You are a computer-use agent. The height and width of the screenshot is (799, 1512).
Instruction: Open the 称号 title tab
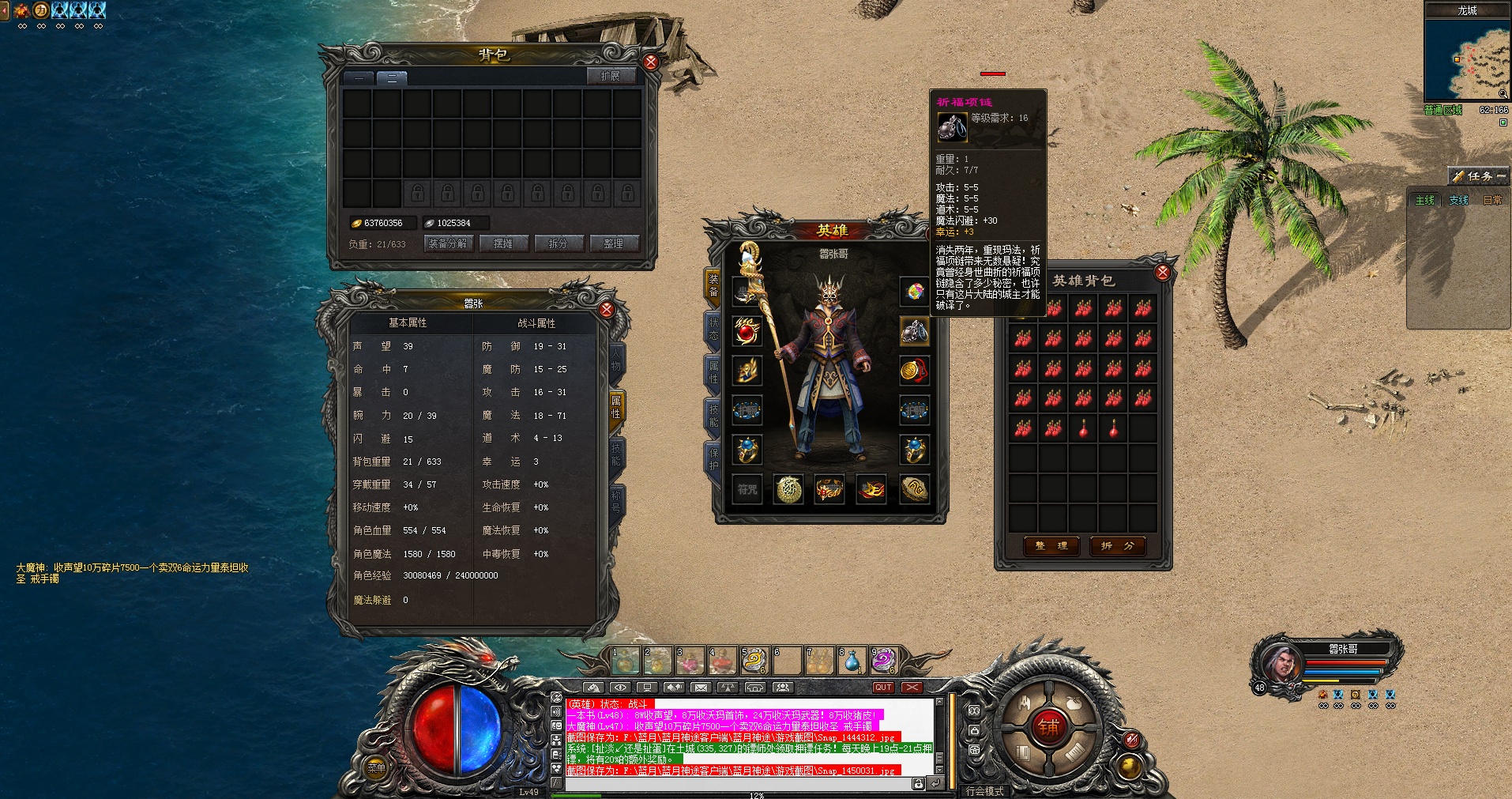pyautogui.click(x=616, y=500)
